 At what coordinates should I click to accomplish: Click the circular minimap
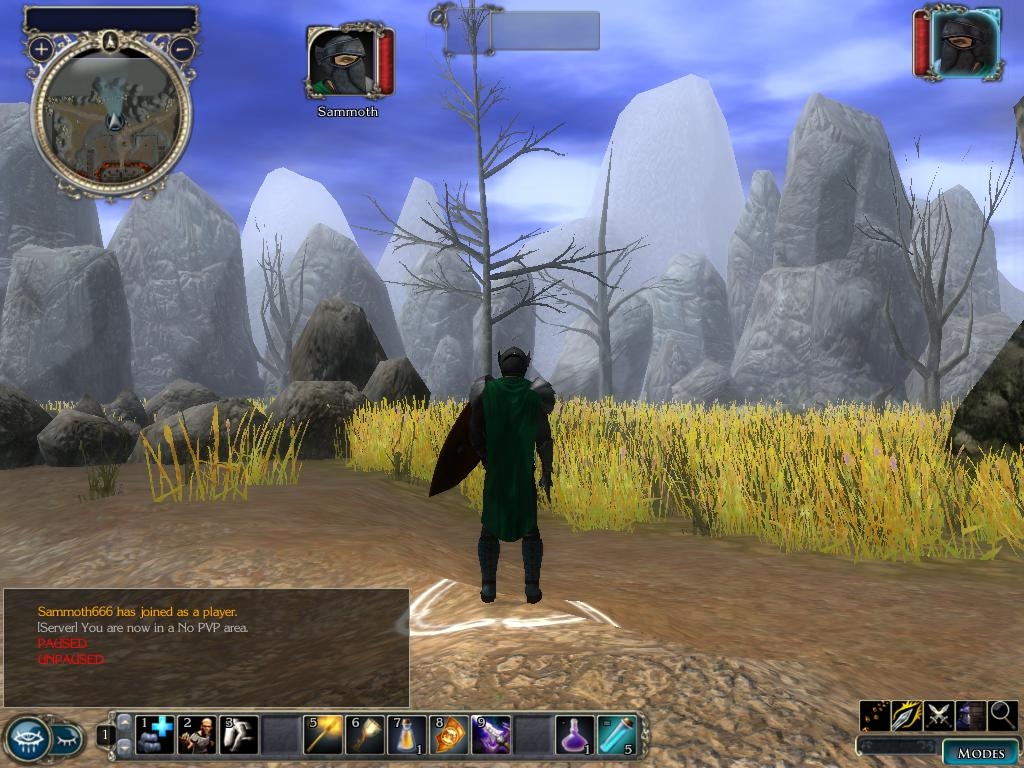(x=111, y=117)
